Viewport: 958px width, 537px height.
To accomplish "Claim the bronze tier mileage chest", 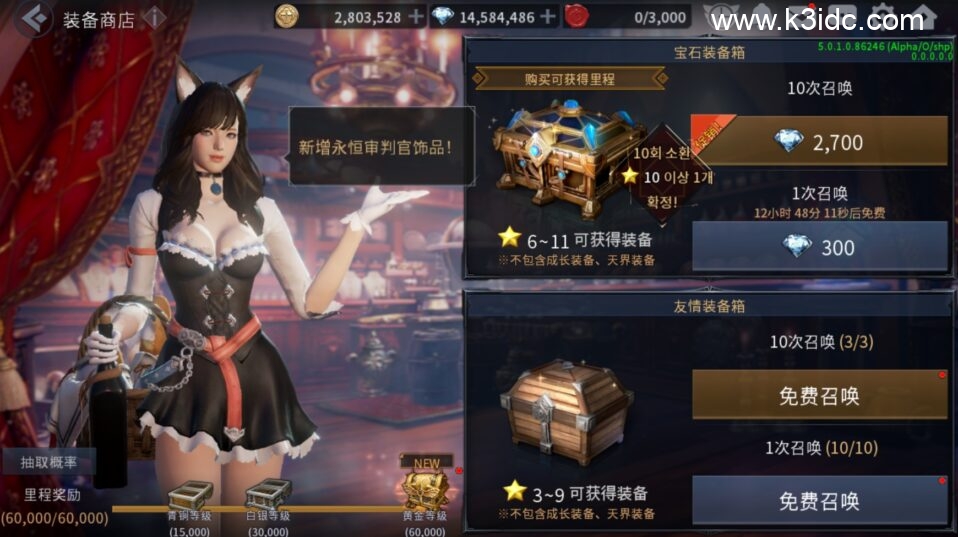I will coord(188,495).
